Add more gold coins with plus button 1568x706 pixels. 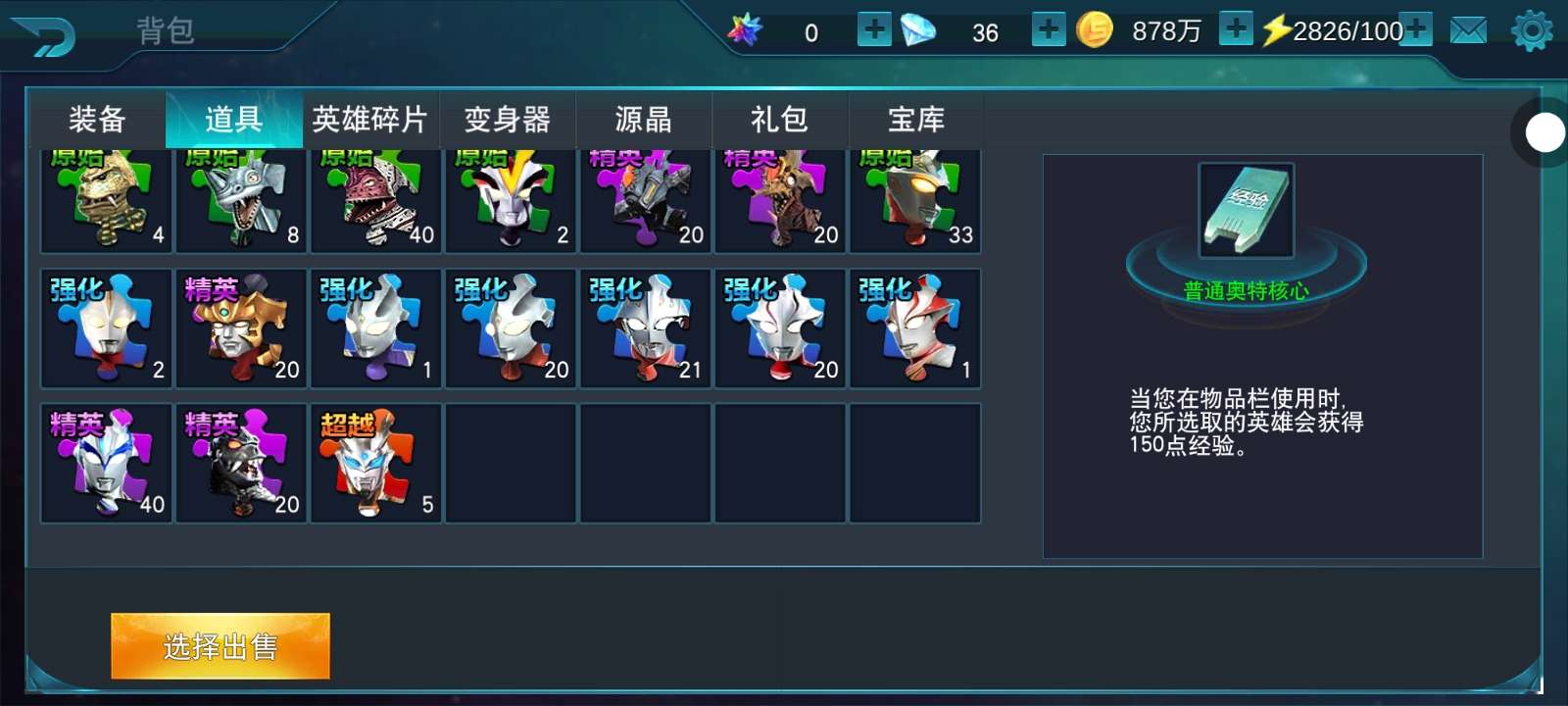[1236, 29]
